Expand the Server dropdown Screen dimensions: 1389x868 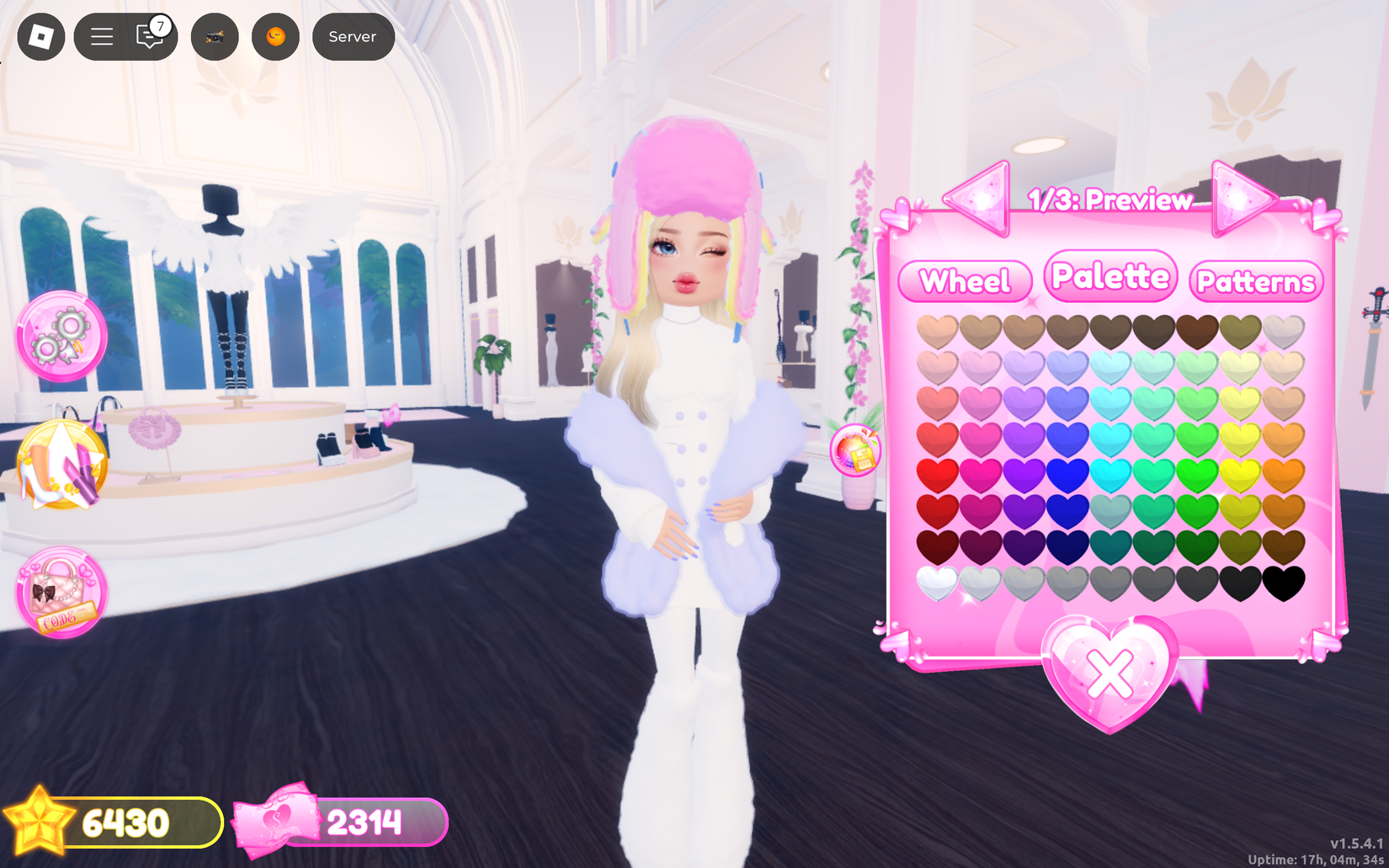[353, 36]
